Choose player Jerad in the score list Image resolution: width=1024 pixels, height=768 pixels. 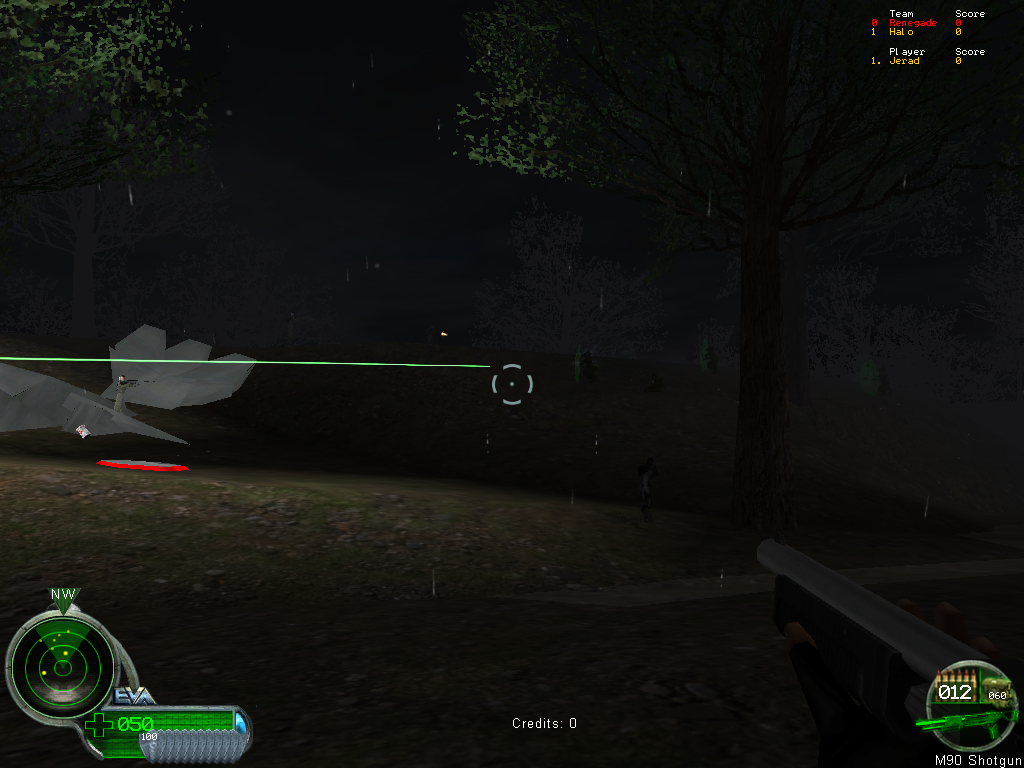point(904,61)
